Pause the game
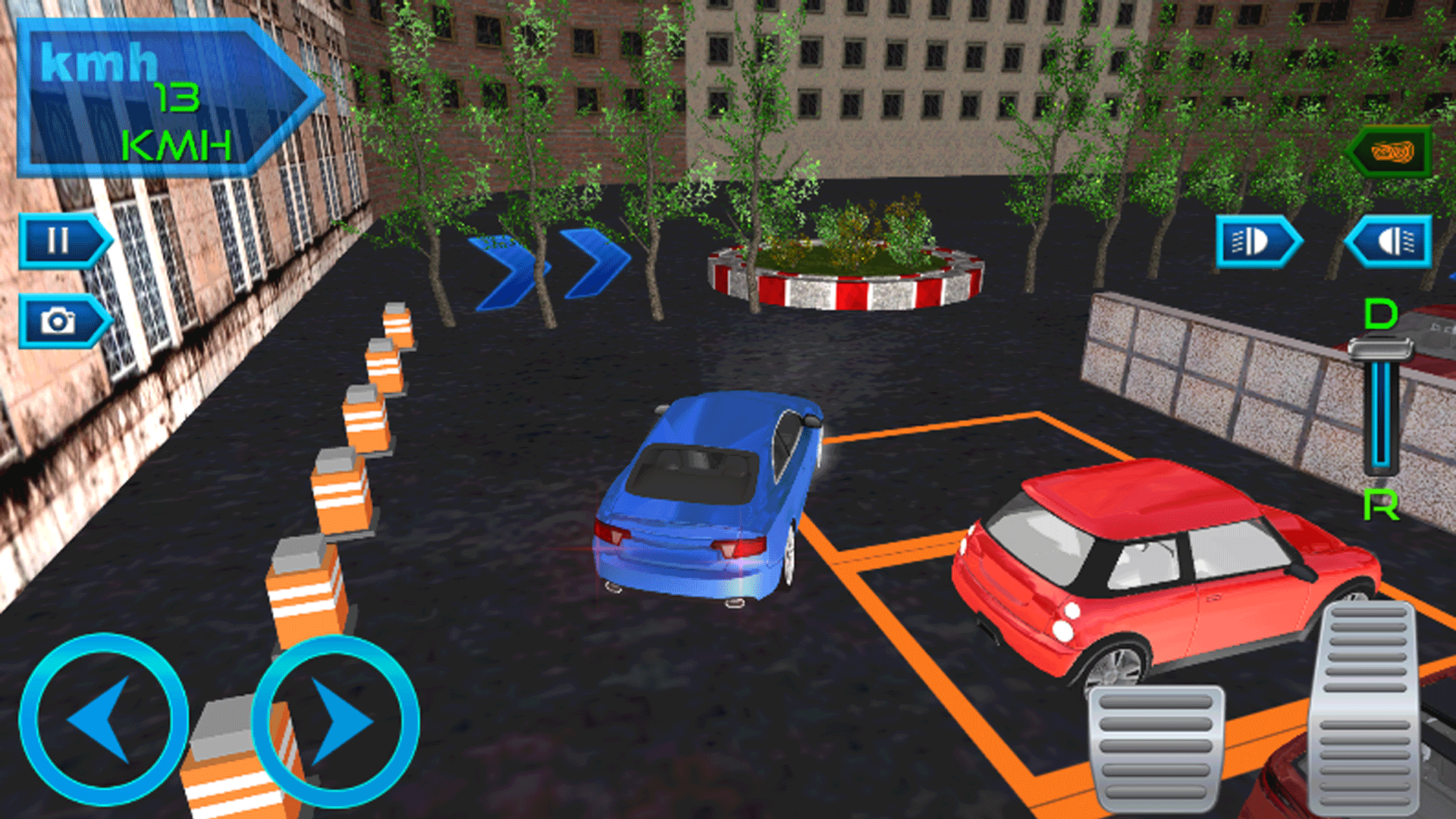The height and width of the screenshot is (819, 1456). click(61, 241)
